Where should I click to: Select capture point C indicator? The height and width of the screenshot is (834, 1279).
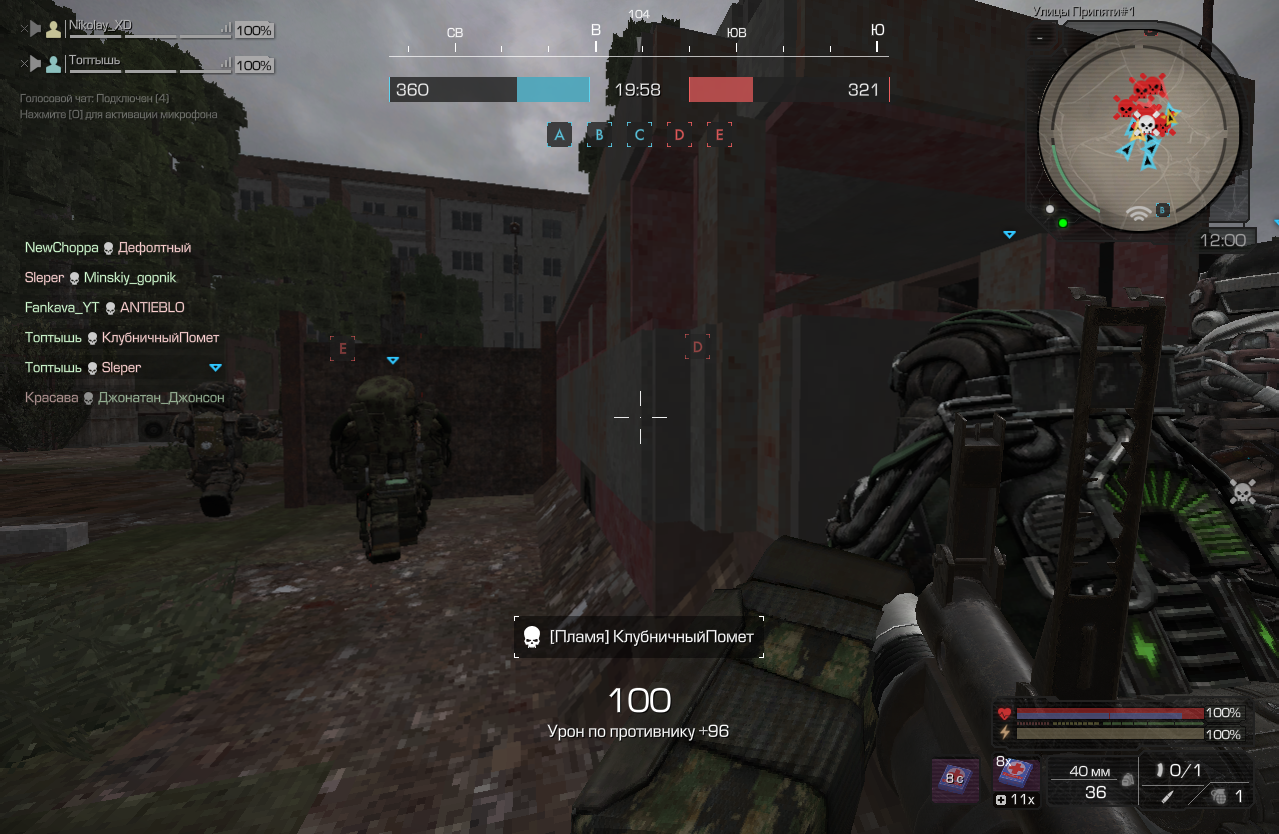639,135
